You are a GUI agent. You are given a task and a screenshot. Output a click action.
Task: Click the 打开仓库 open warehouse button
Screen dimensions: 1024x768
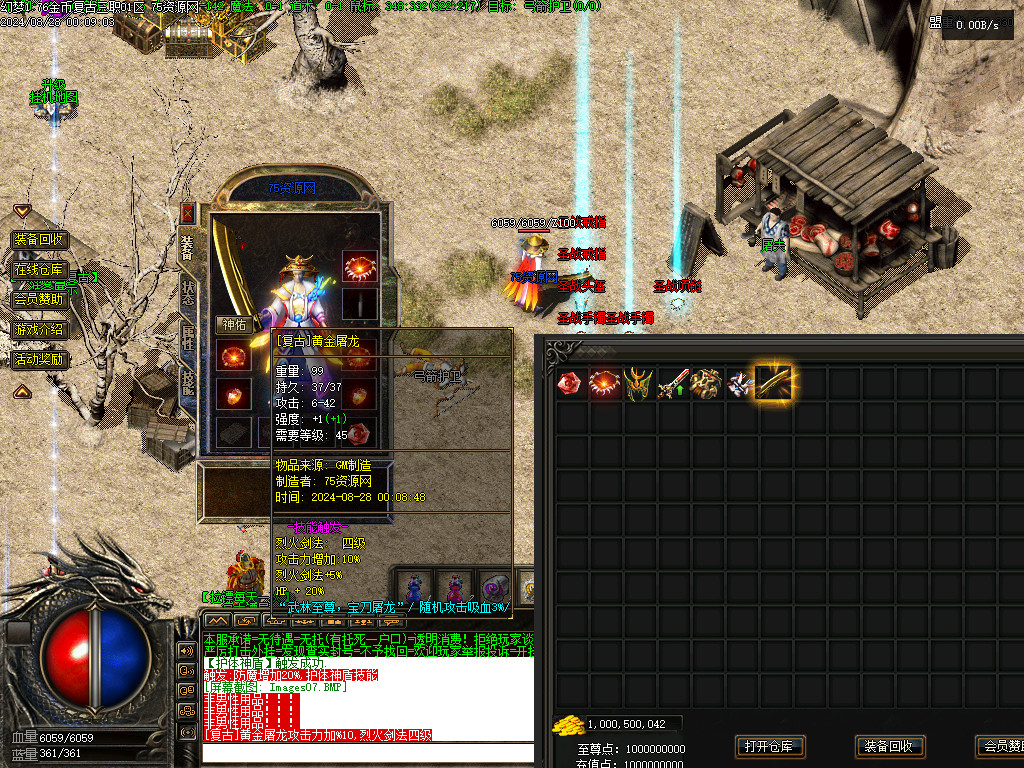point(770,746)
